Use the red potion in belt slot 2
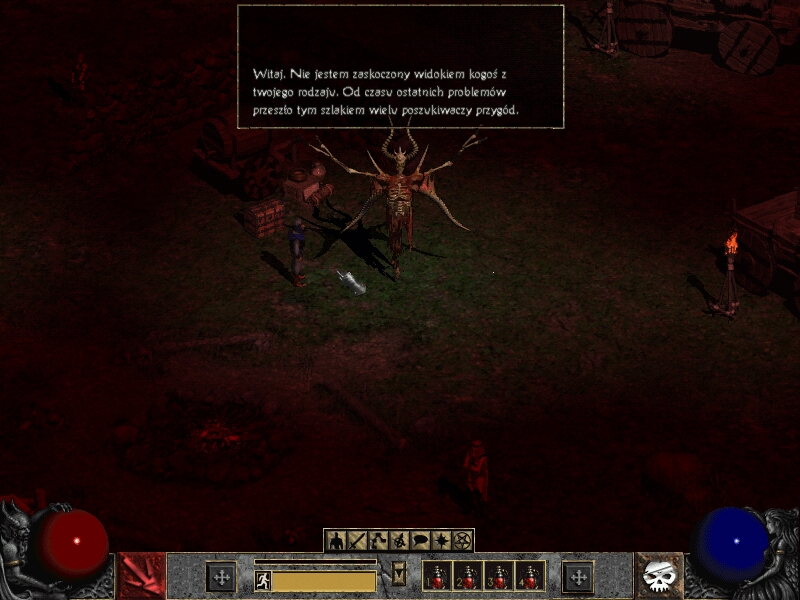Image resolution: width=800 pixels, height=600 pixels. [x=468, y=577]
